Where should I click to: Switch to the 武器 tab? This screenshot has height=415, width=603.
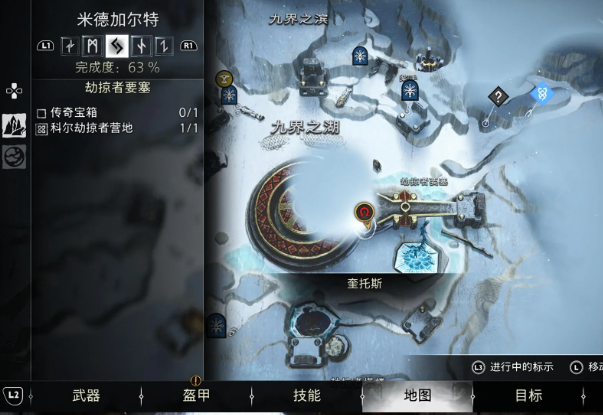pos(86,395)
